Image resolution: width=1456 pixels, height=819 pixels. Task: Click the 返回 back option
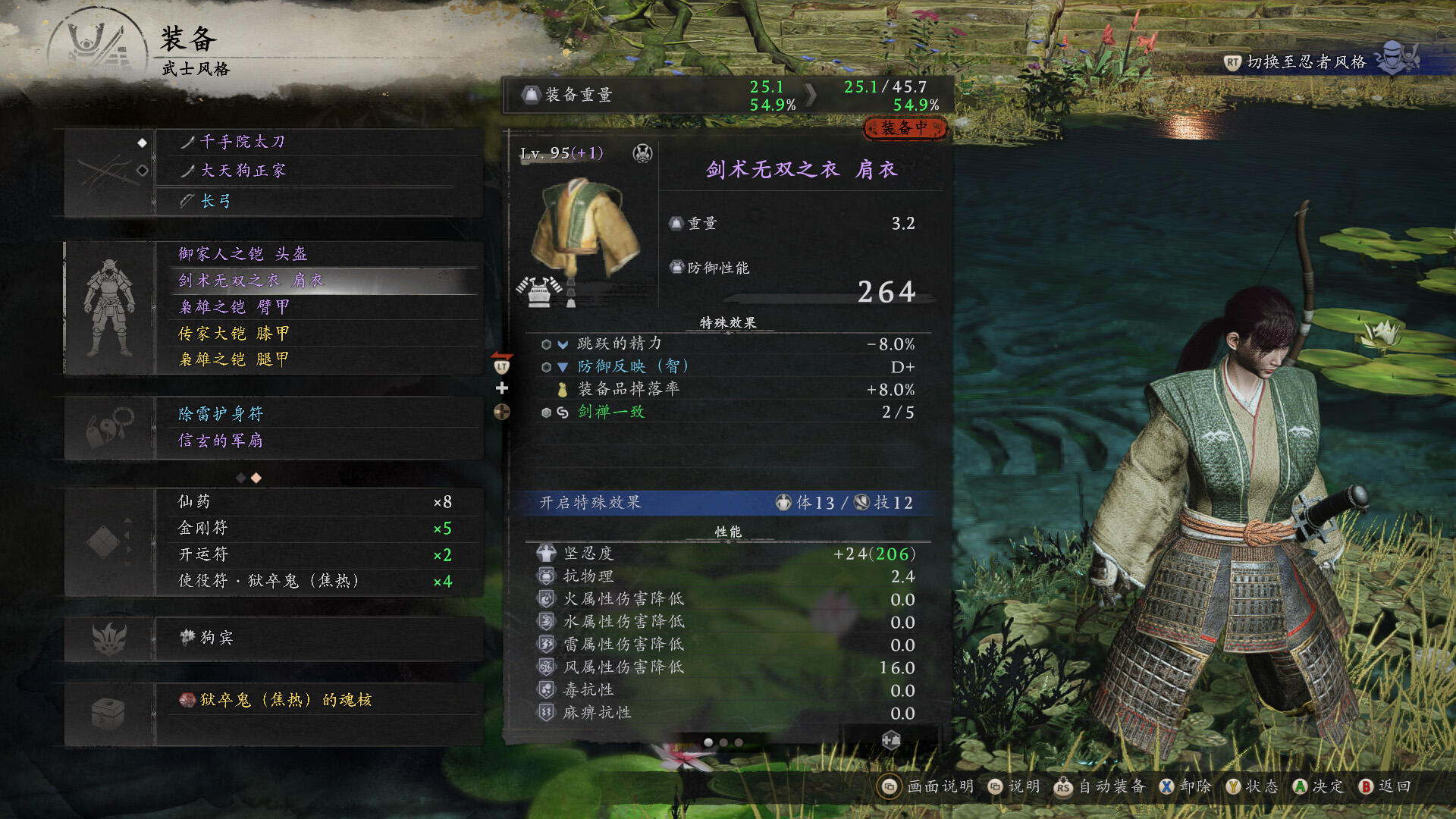[x=1385, y=787]
